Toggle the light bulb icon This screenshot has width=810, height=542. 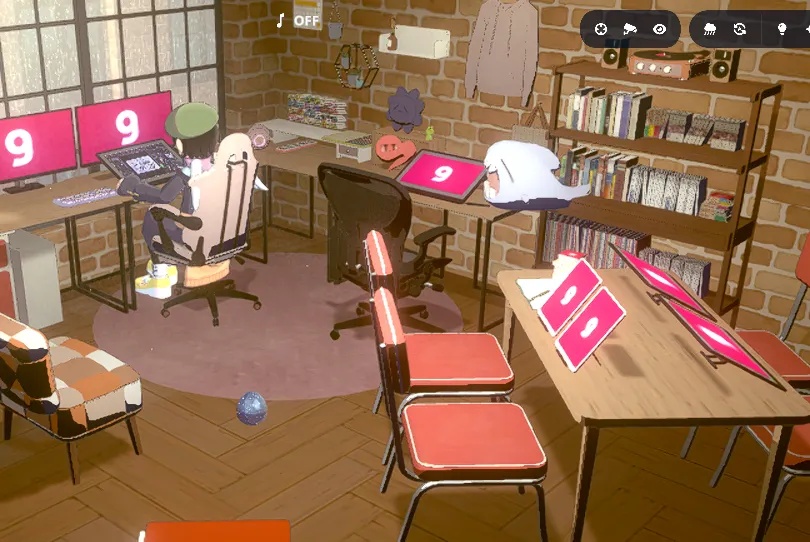[782, 30]
